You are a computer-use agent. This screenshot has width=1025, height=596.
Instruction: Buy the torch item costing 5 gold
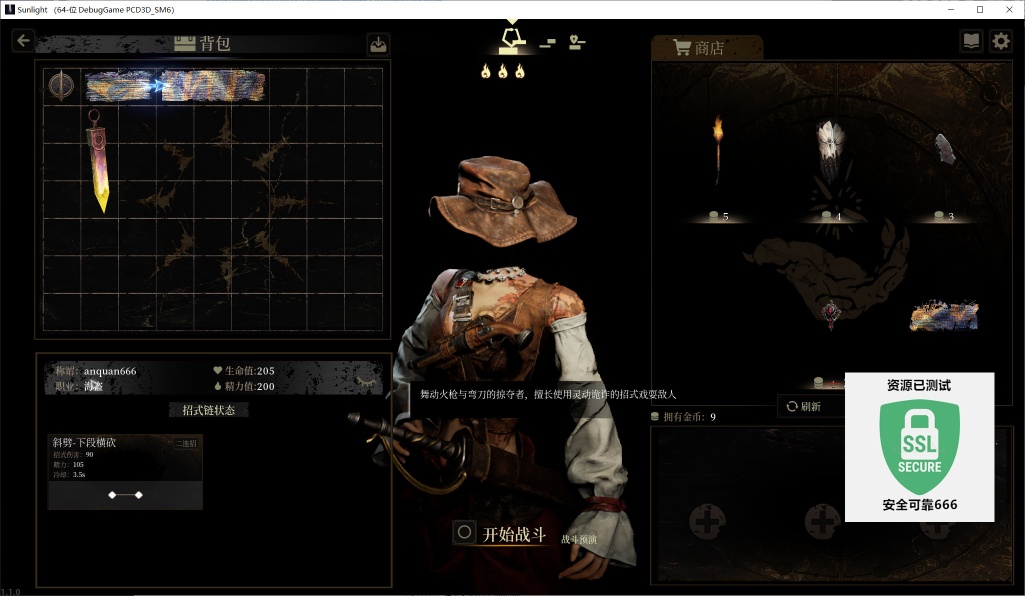pos(717,152)
